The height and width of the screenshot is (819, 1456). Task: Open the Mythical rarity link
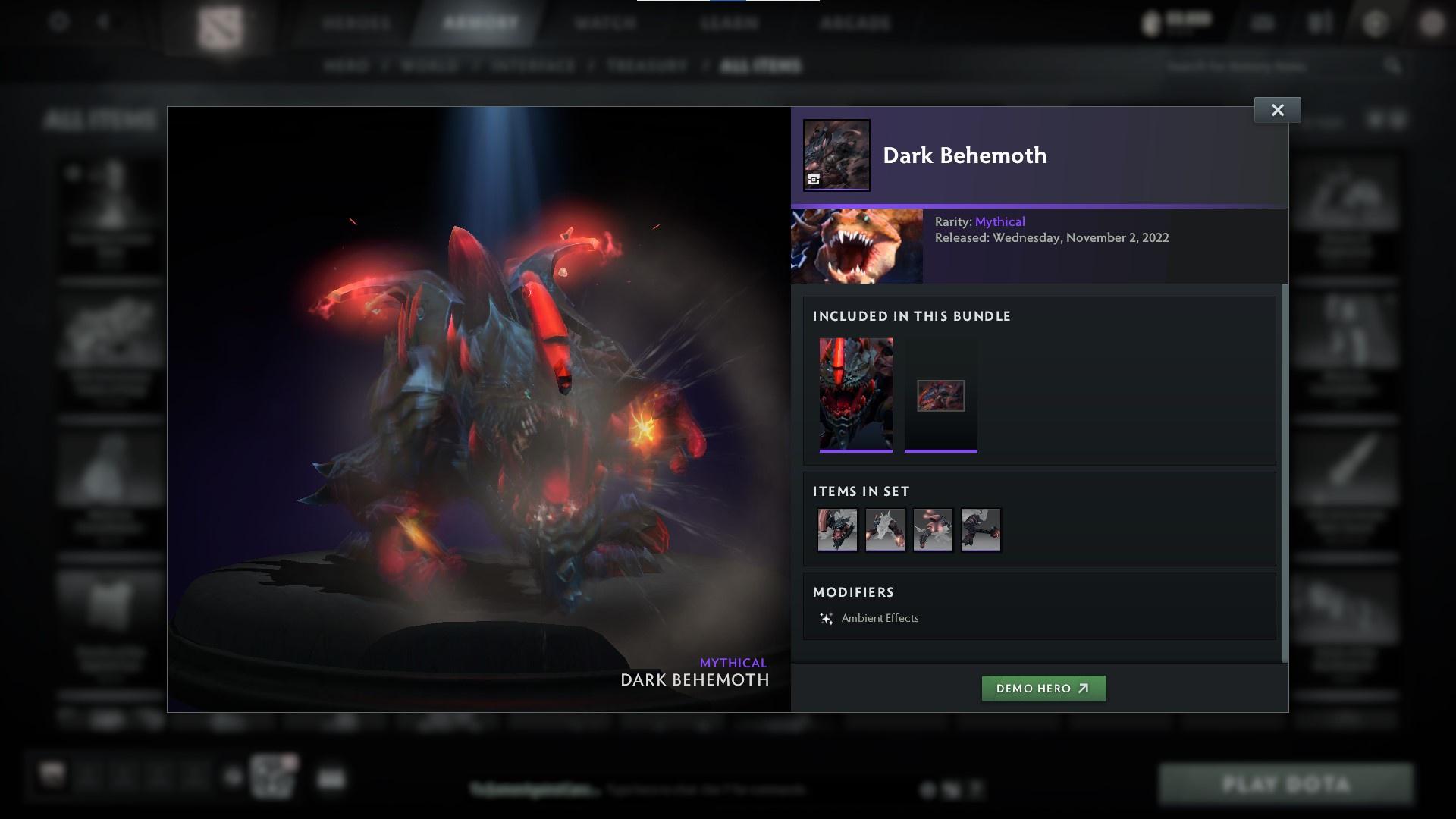999,221
